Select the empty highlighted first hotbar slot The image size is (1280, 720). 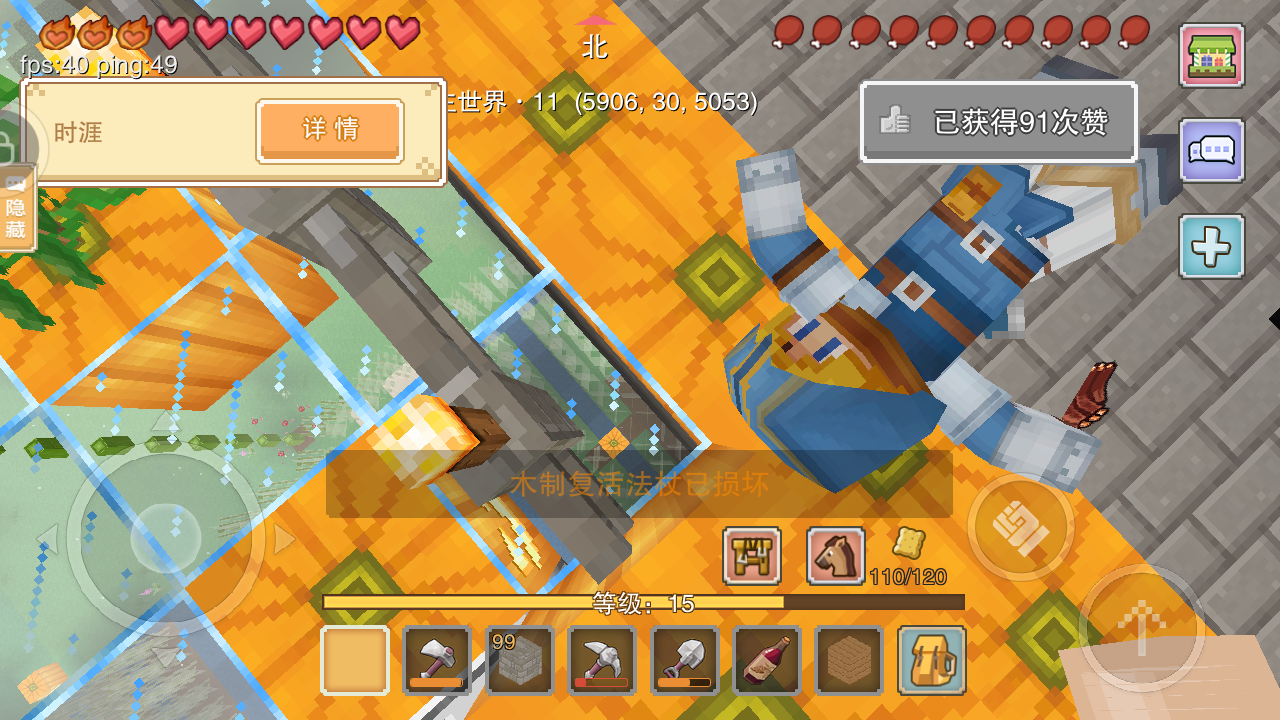point(355,660)
